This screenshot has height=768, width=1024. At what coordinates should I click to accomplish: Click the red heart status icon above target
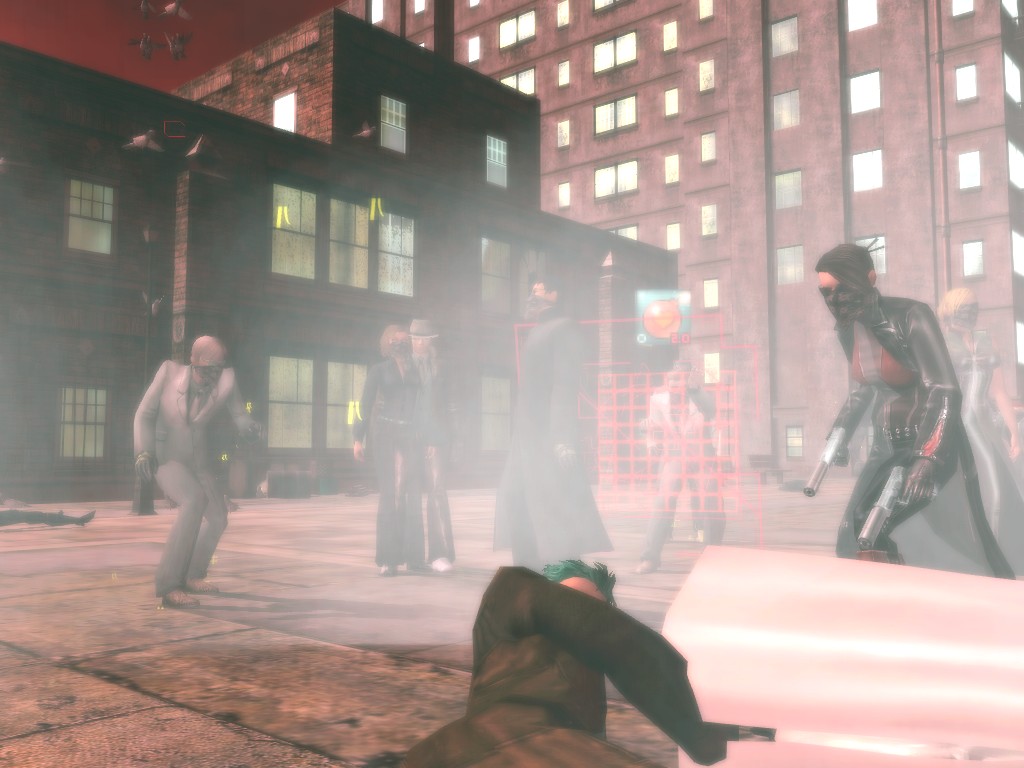tap(662, 318)
